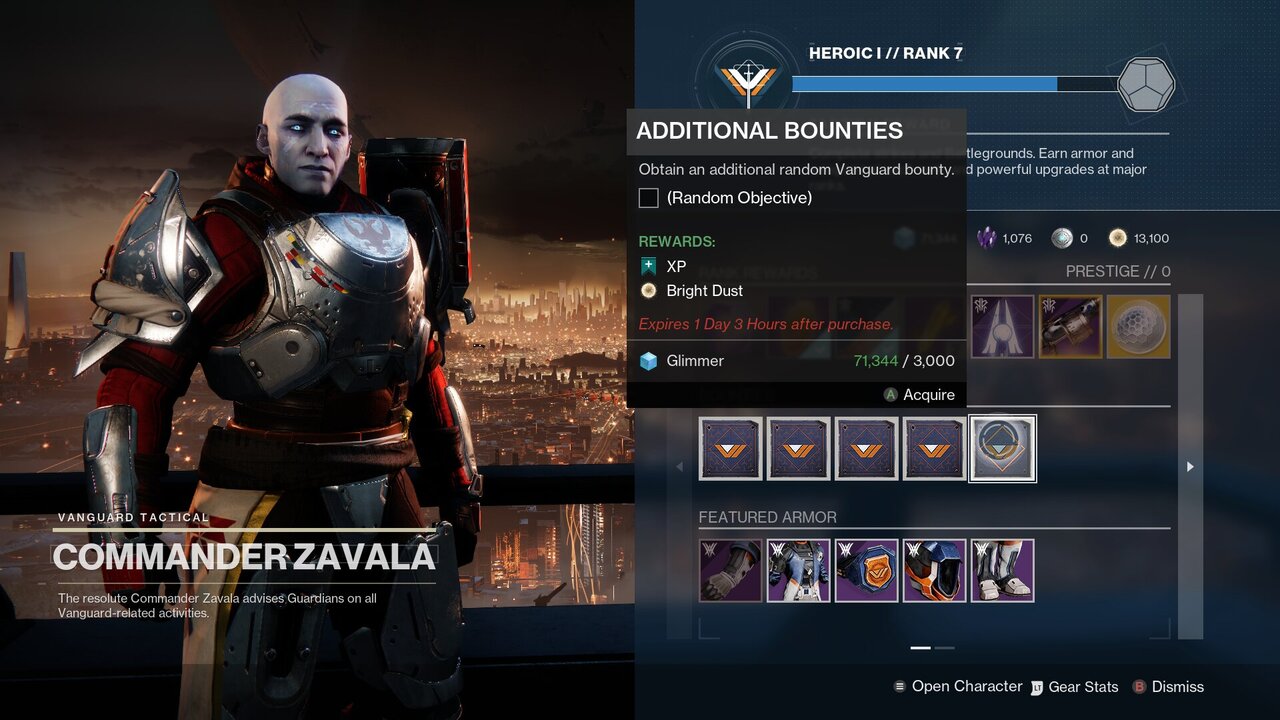Open the hand cannon rank reward

1070,326
